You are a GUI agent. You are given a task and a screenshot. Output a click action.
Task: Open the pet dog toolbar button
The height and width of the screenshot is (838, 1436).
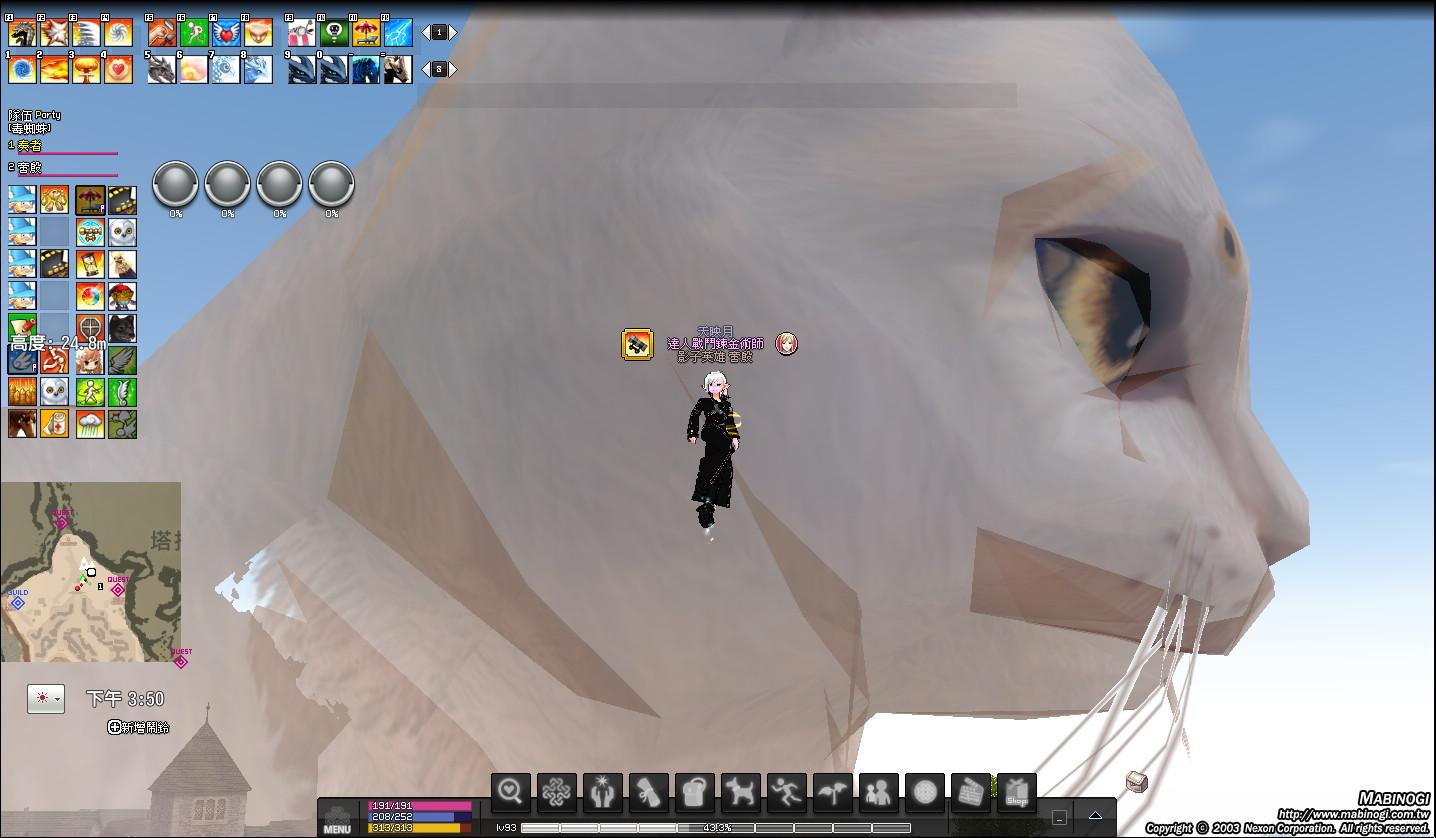(x=740, y=793)
